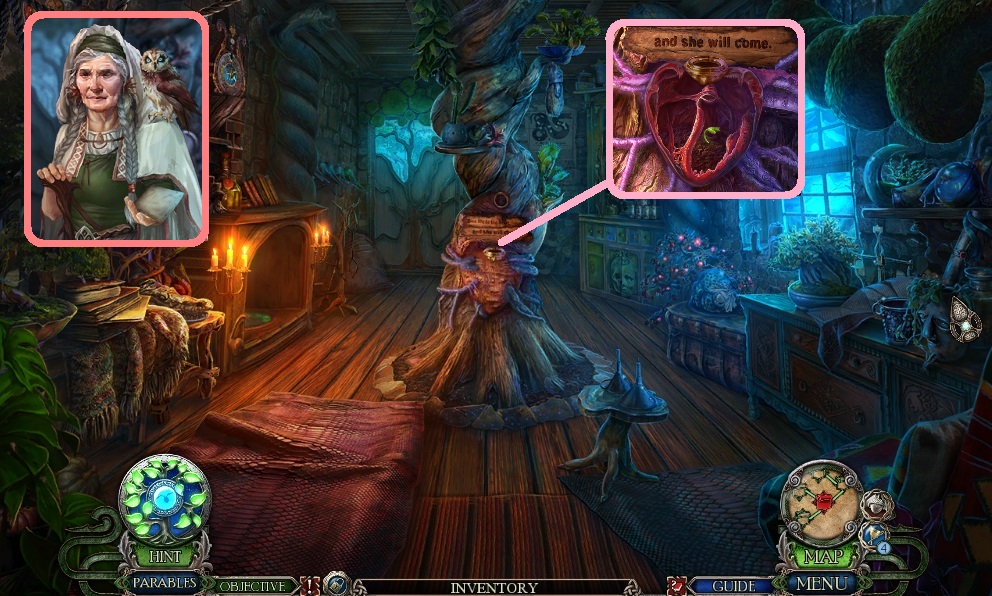Screen dimensions: 992x596
Task: Click the inventory's left red arrow
Action: click(309, 584)
